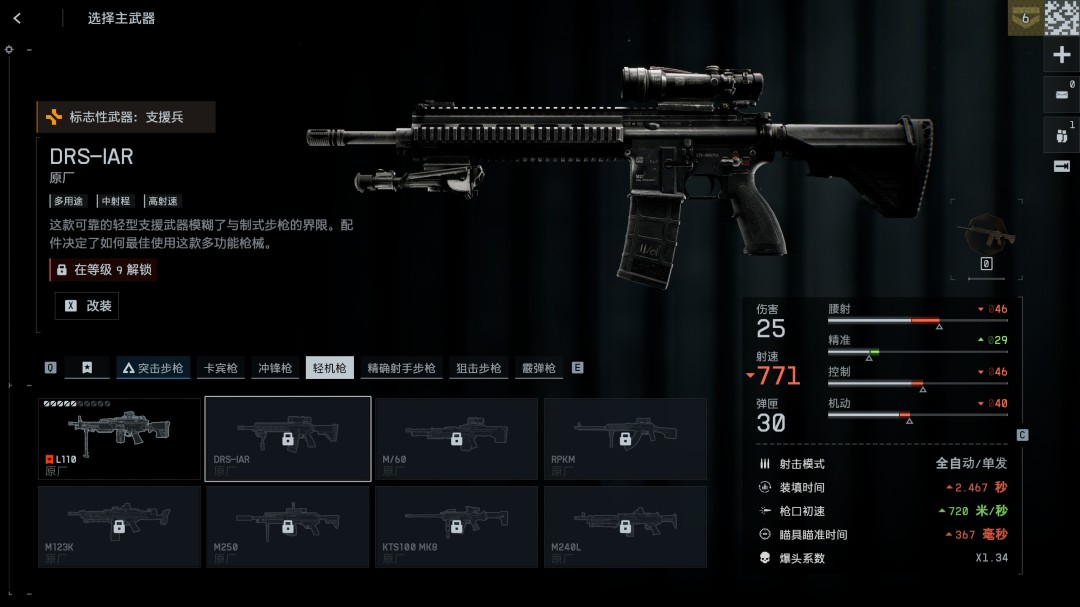Open the 精确射手步枪 marksman rifle tab
This screenshot has width=1080, height=607.
(401, 368)
